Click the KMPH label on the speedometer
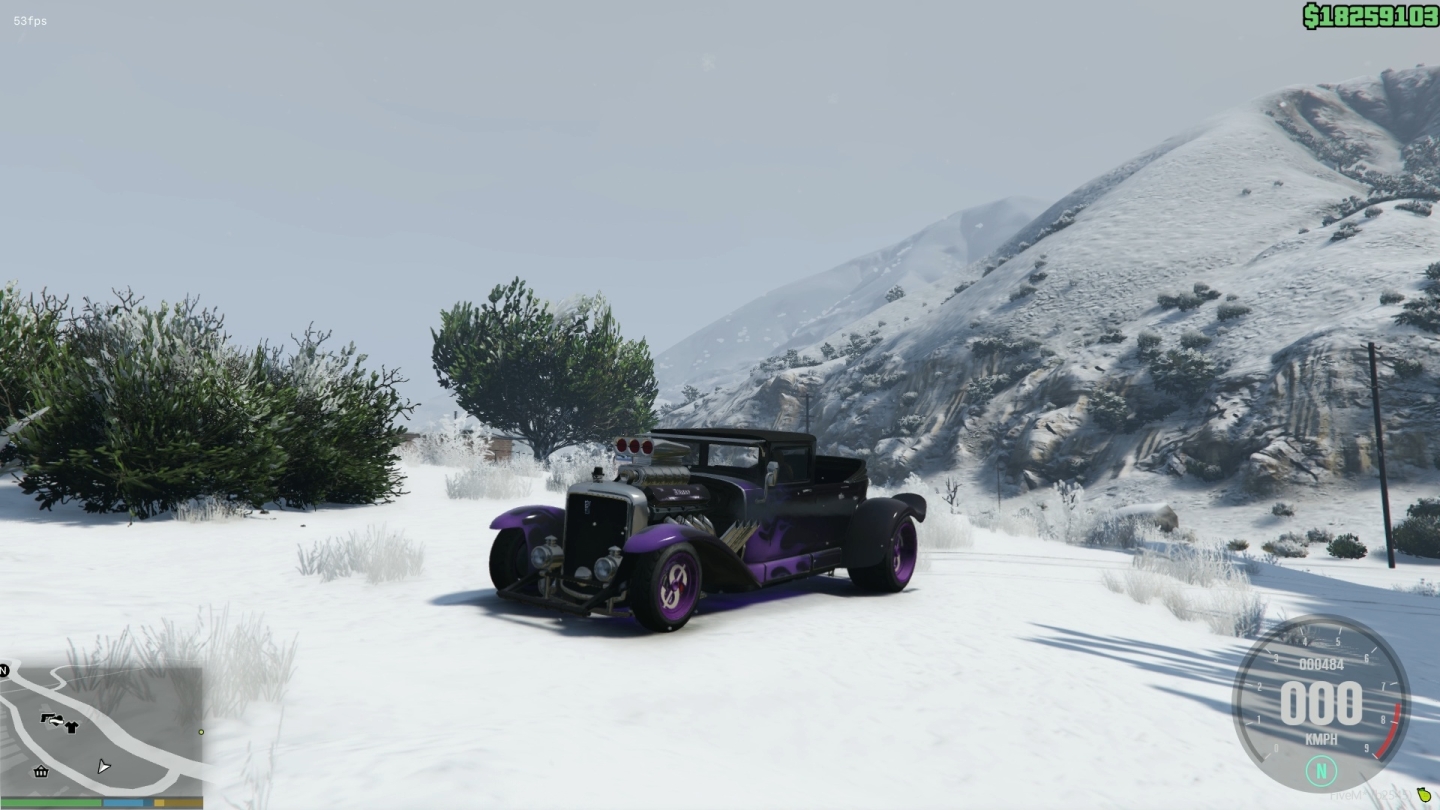Viewport: 1440px width, 810px height. point(1321,737)
